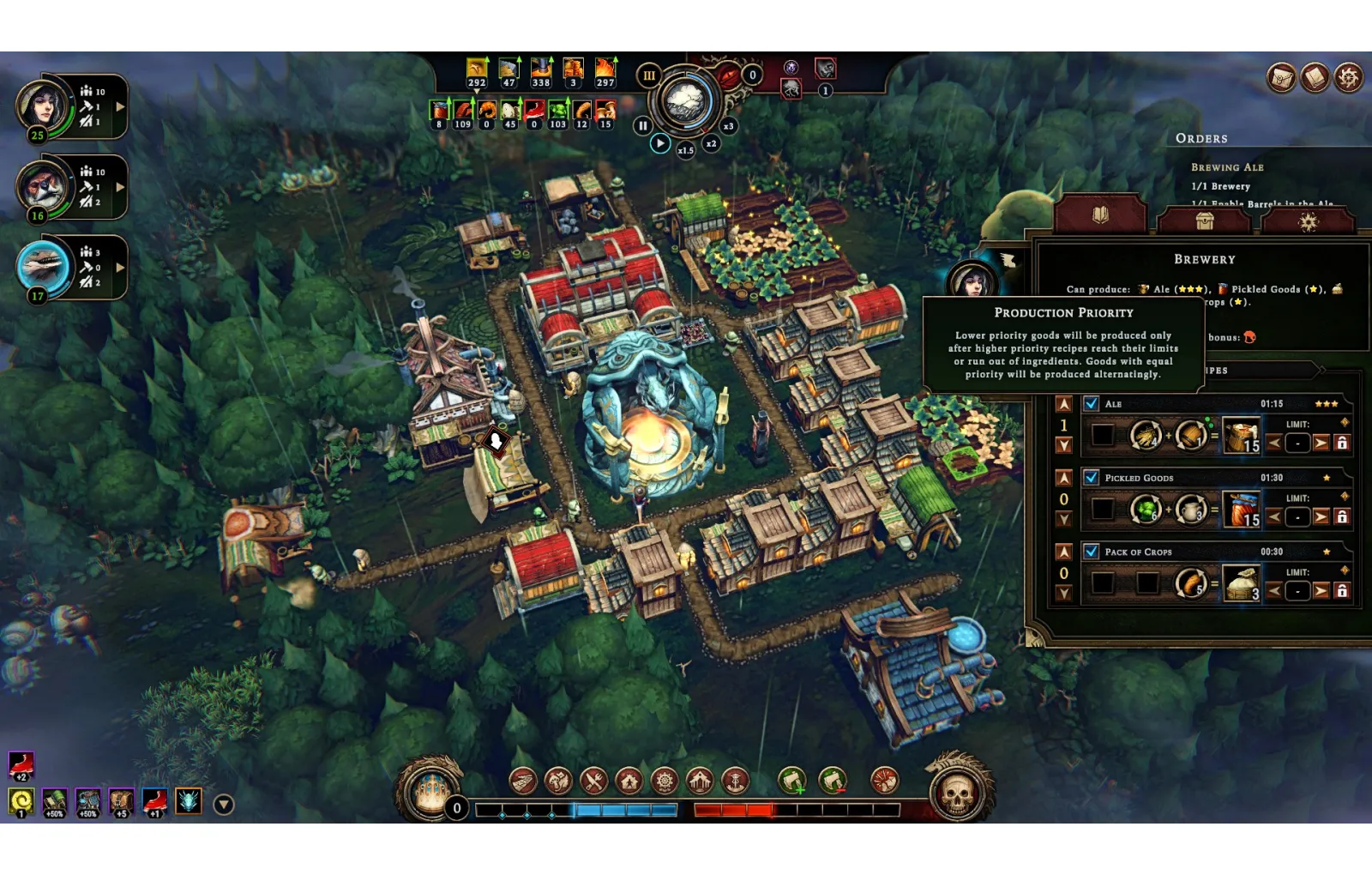The height and width of the screenshot is (875, 1372).
Task: Open the settings gear menu
Action: point(1348,78)
